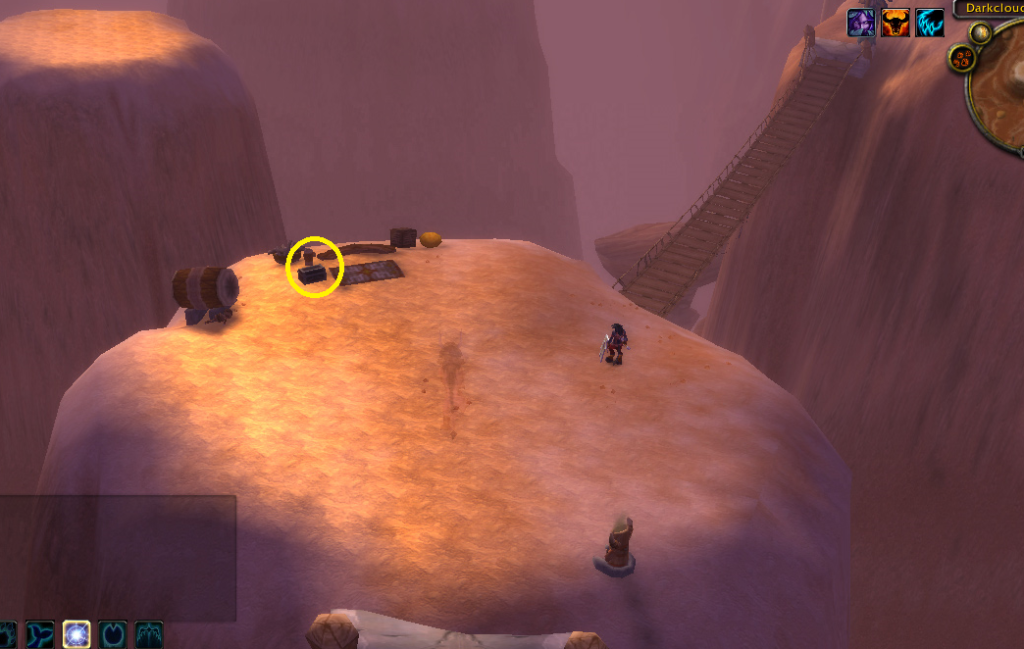Select the flaming bull head buff icon

pyautogui.click(x=895, y=23)
